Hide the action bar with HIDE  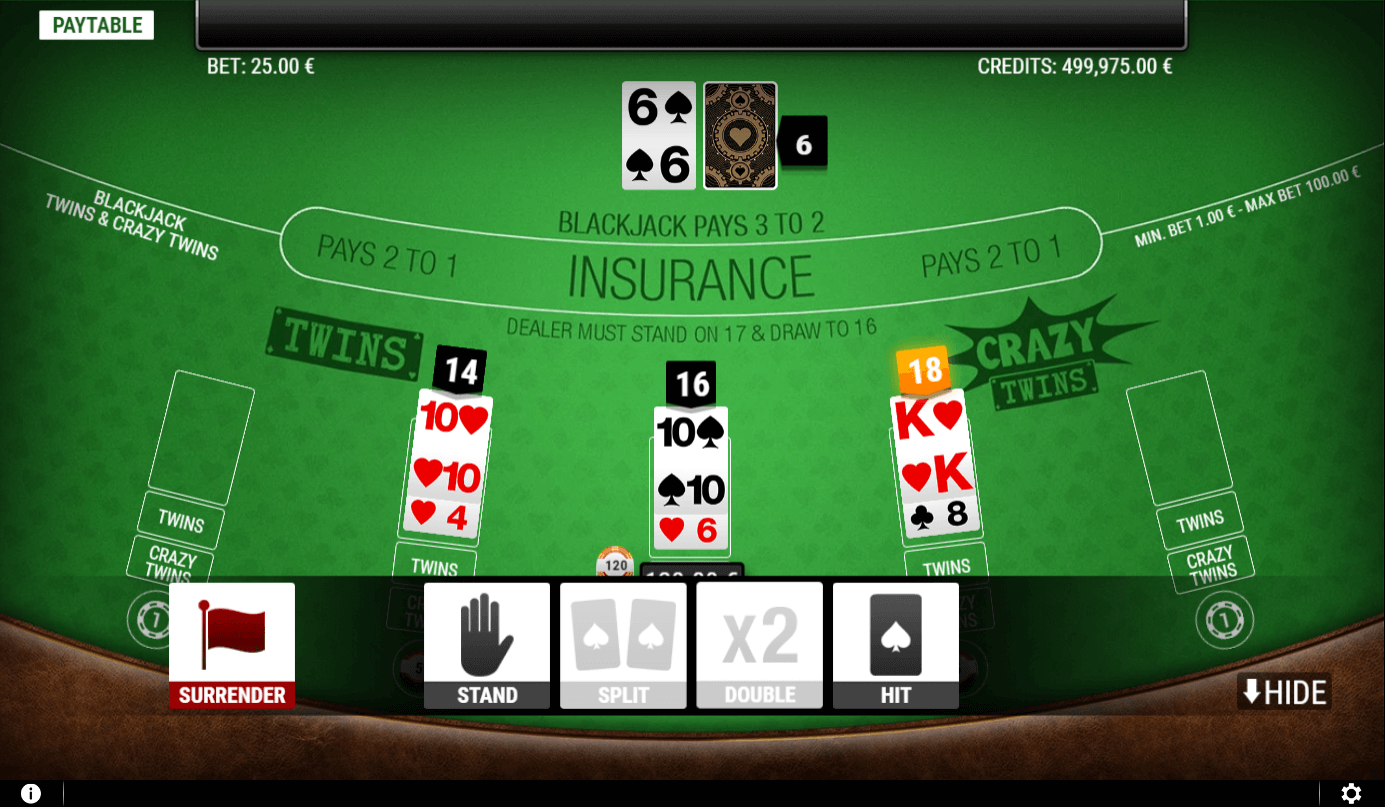[x=1283, y=690]
